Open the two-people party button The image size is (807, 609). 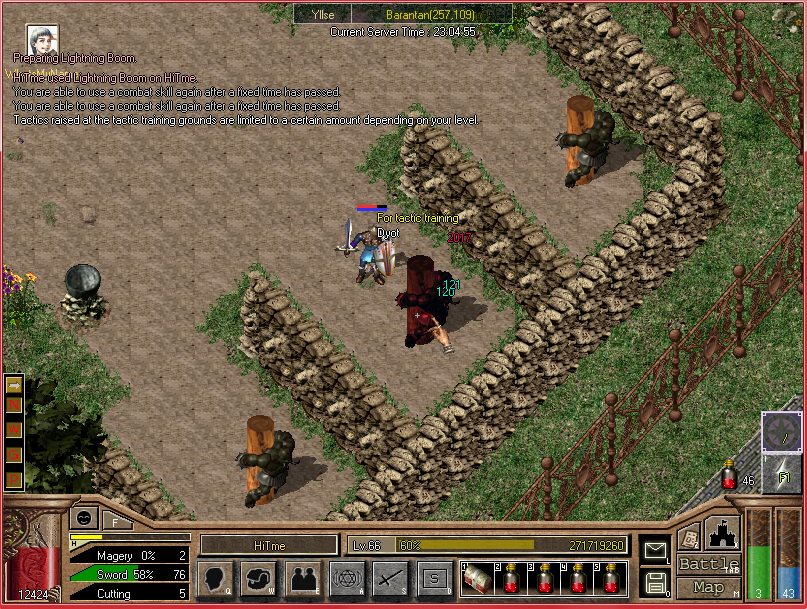302,578
